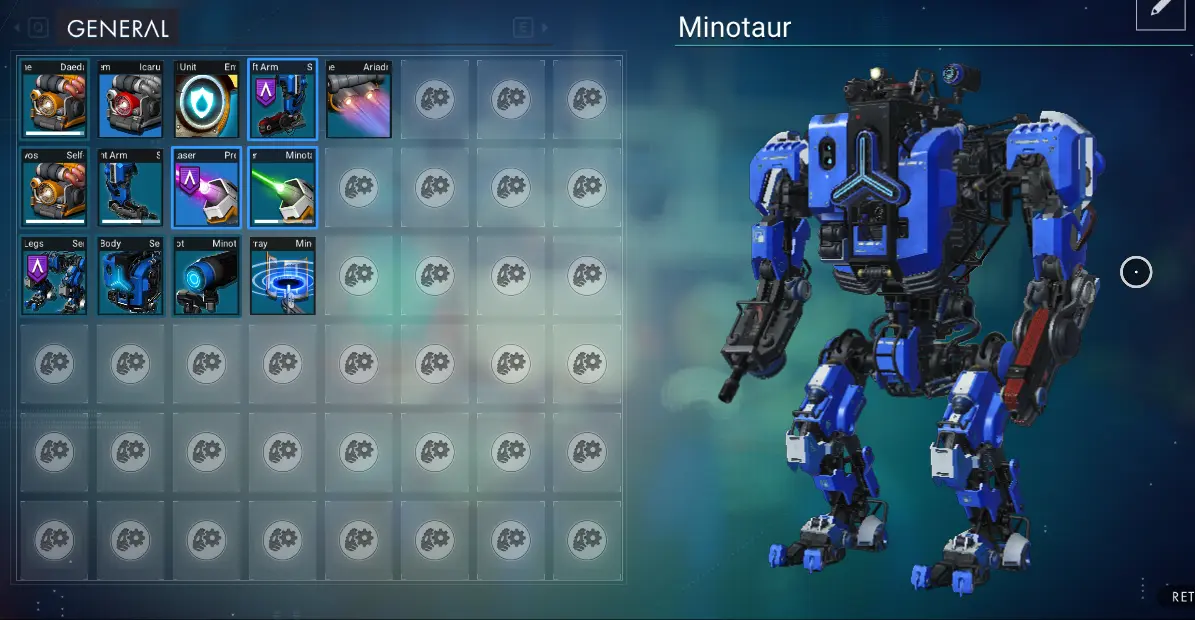Click the pencil rename button

[1160, 10]
